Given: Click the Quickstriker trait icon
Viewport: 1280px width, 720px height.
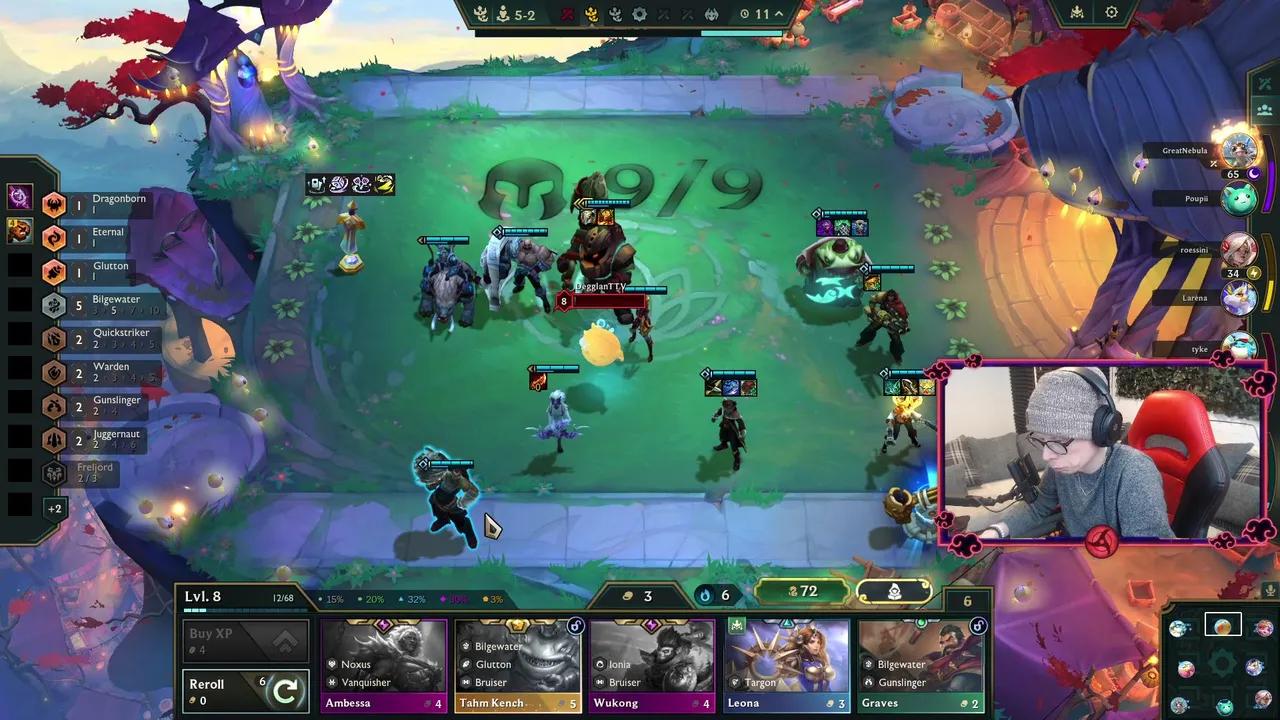Looking at the screenshot, I should point(54,339).
